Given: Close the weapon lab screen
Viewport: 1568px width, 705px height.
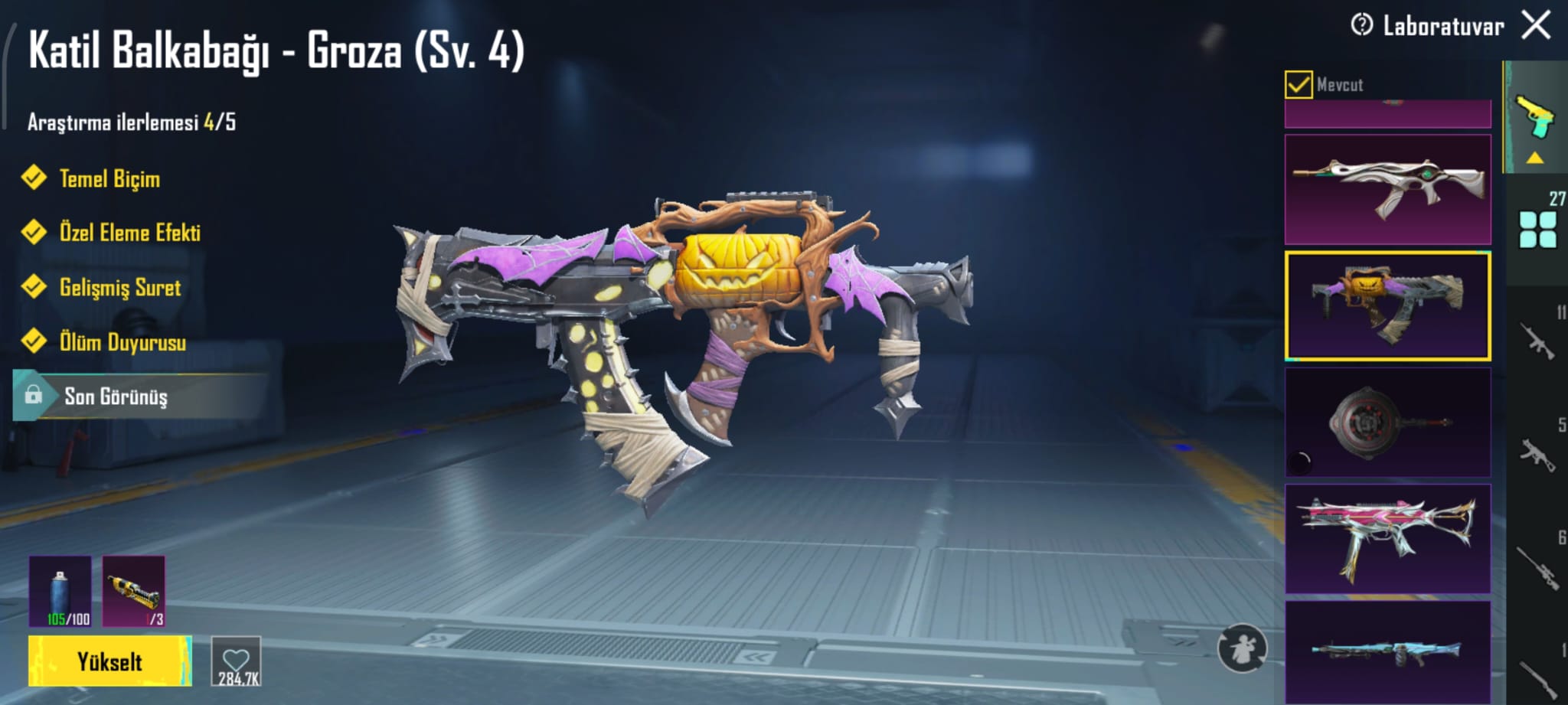Looking at the screenshot, I should (x=1536, y=25).
